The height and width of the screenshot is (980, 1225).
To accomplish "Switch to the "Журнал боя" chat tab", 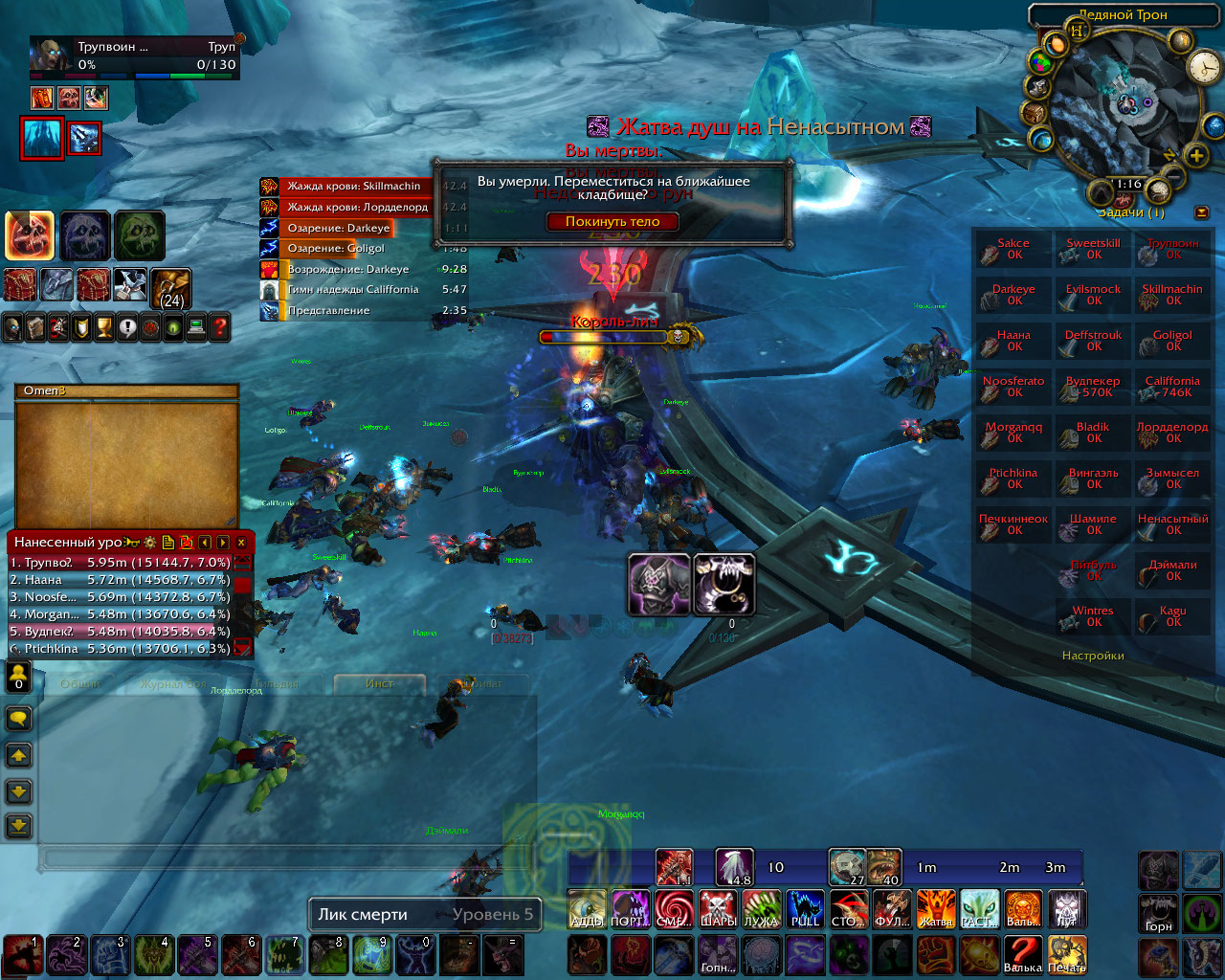I will click(x=172, y=683).
